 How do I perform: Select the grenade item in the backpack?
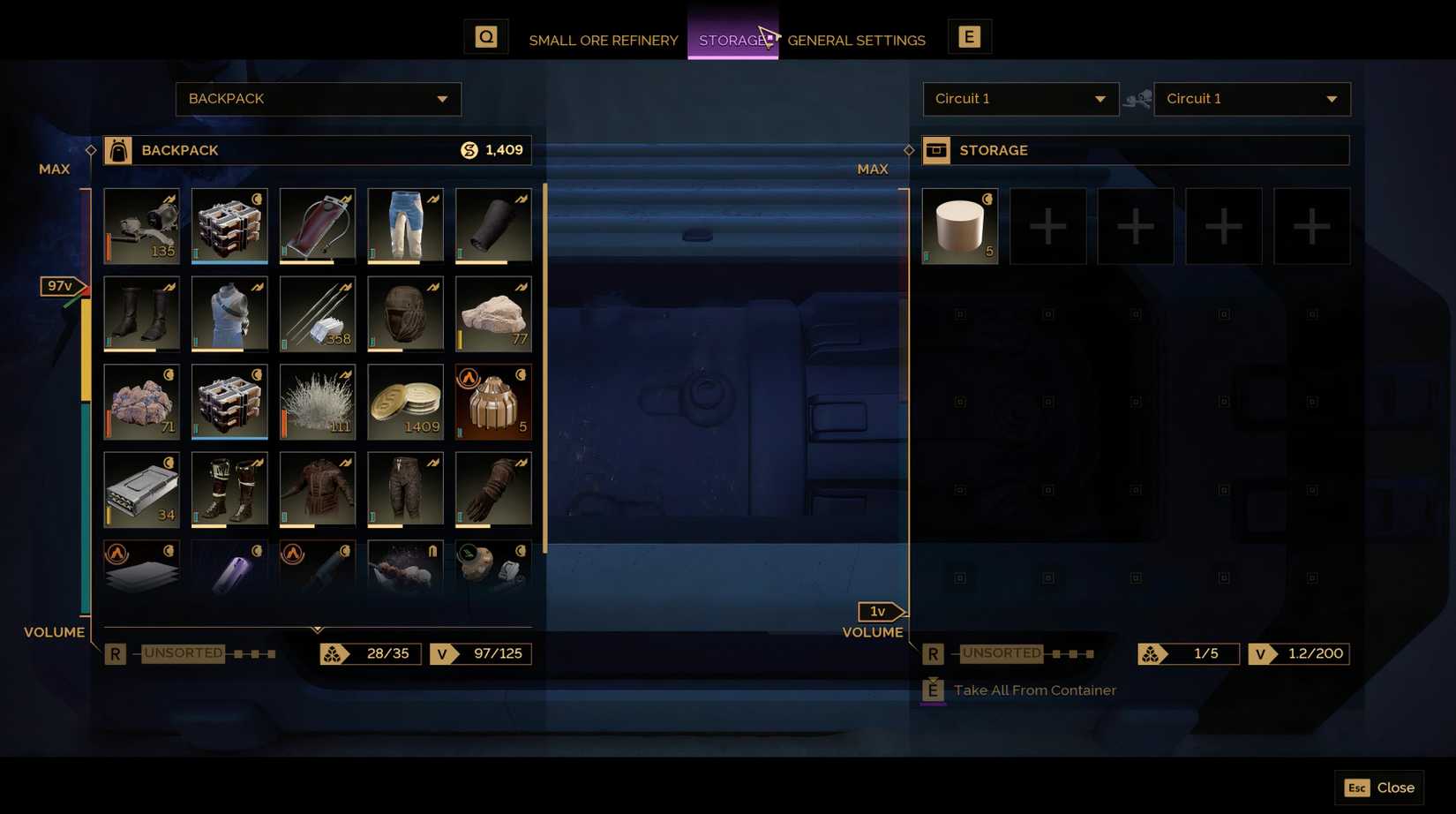(x=492, y=402)
